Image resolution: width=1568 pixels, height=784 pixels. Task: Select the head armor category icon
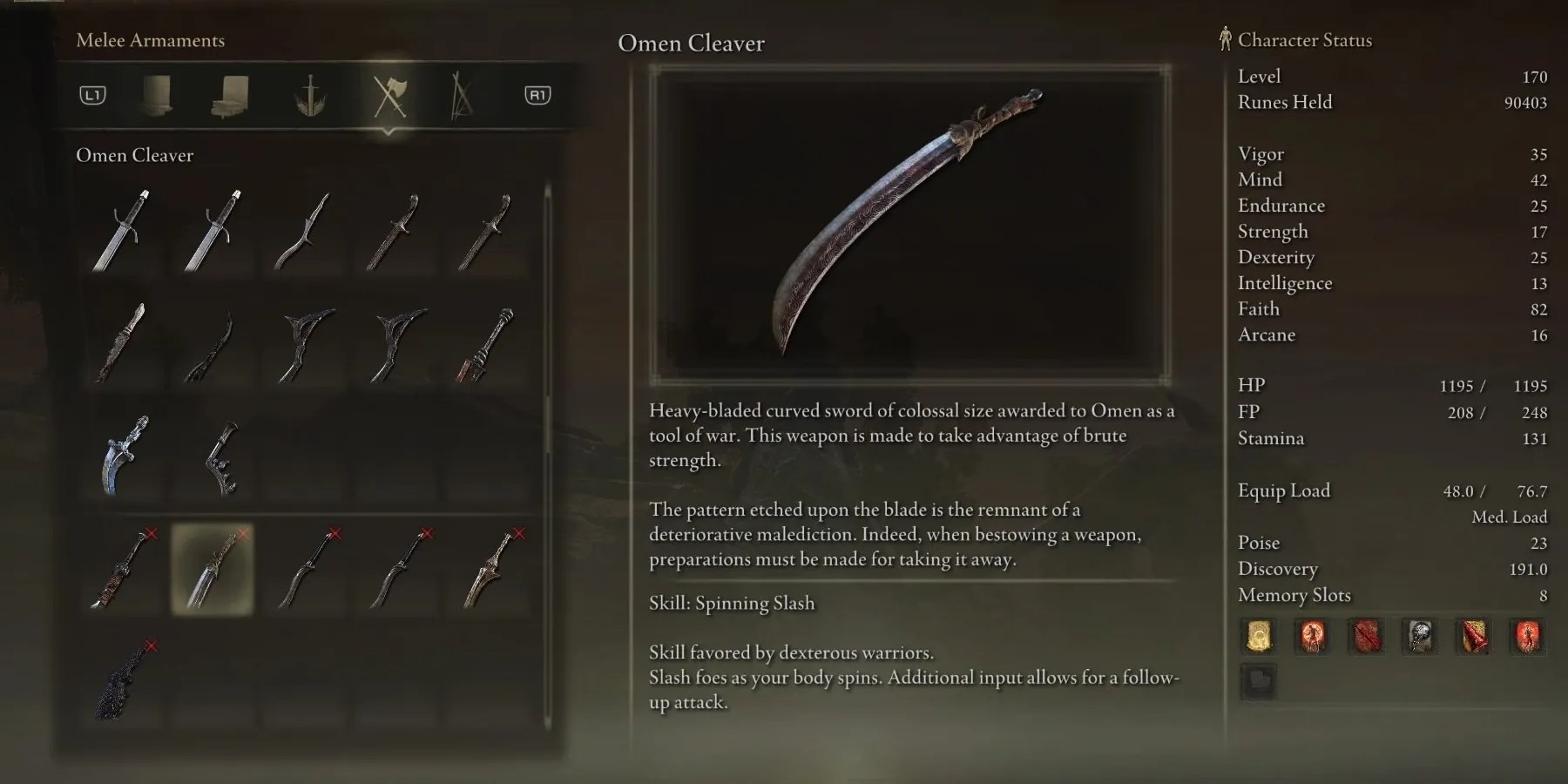click(157, 96)
